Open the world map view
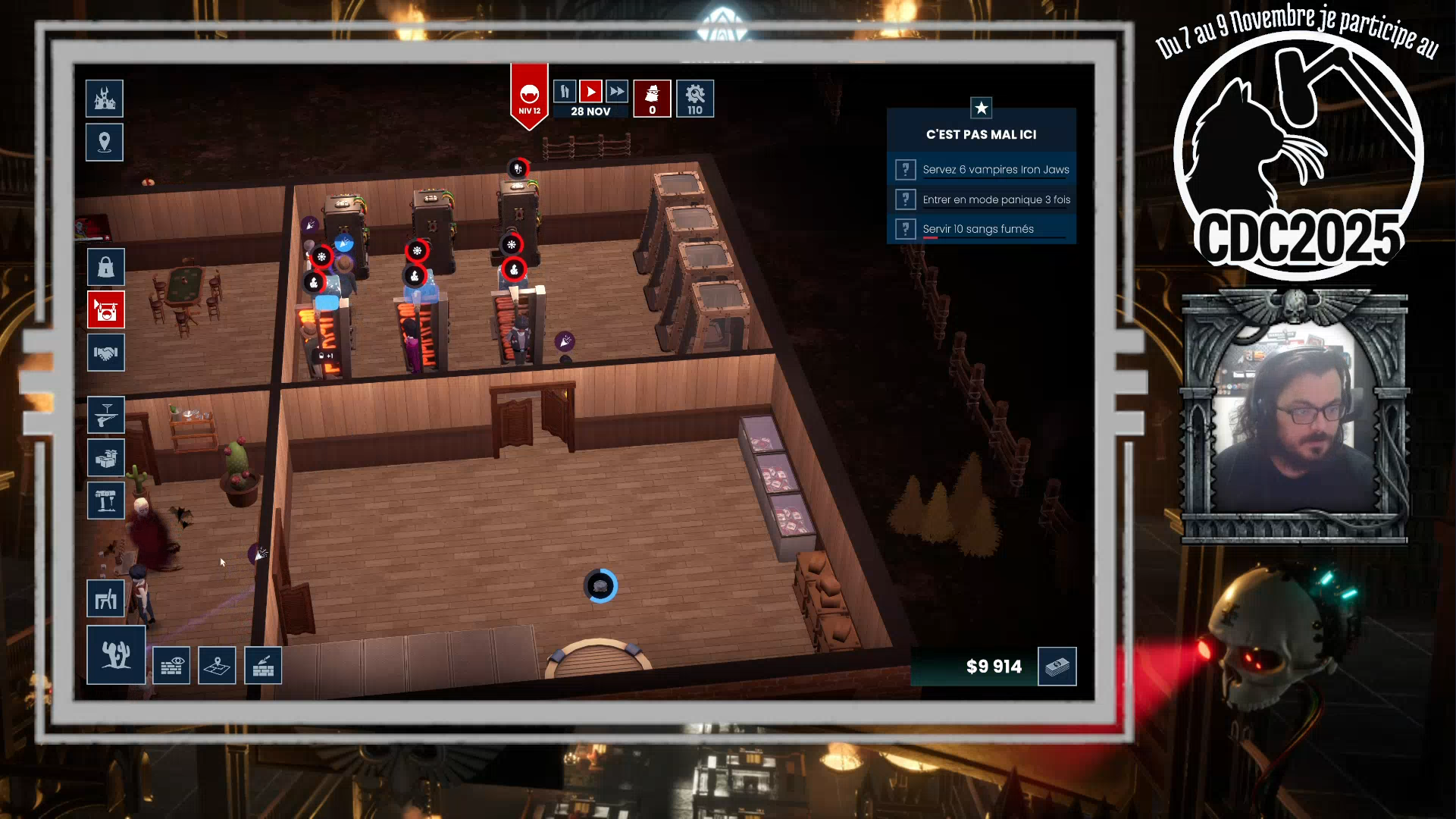The width and height of the screenshot is (1456, 819). (x=218, y=665)
